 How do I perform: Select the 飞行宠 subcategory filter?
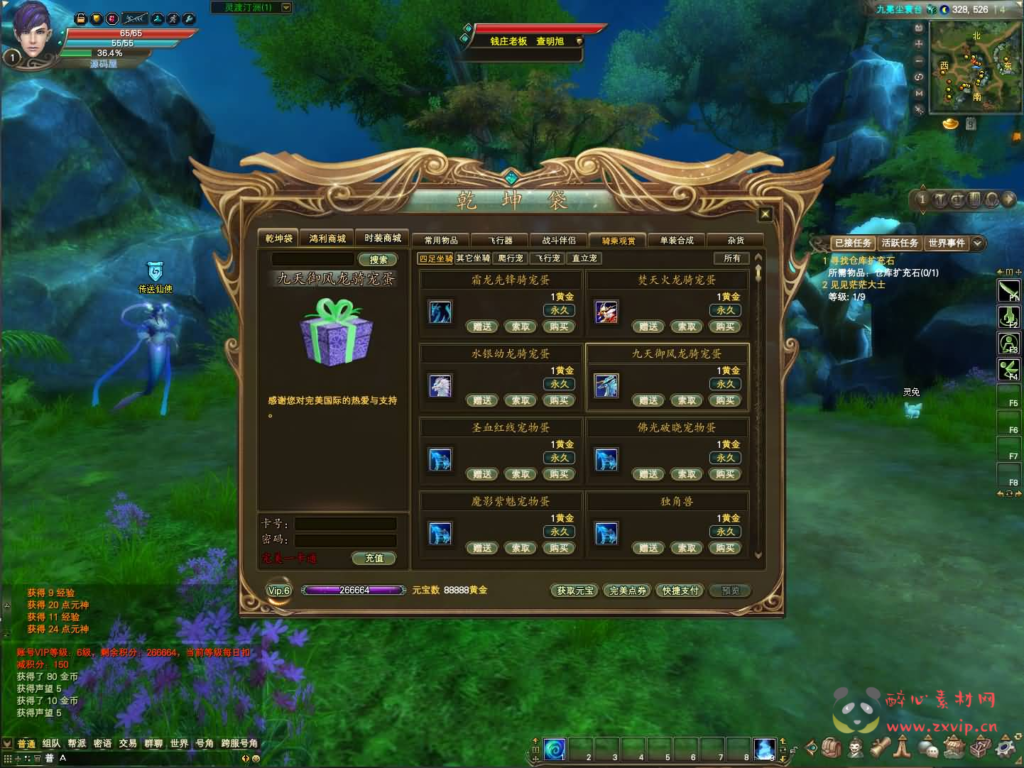546,259
